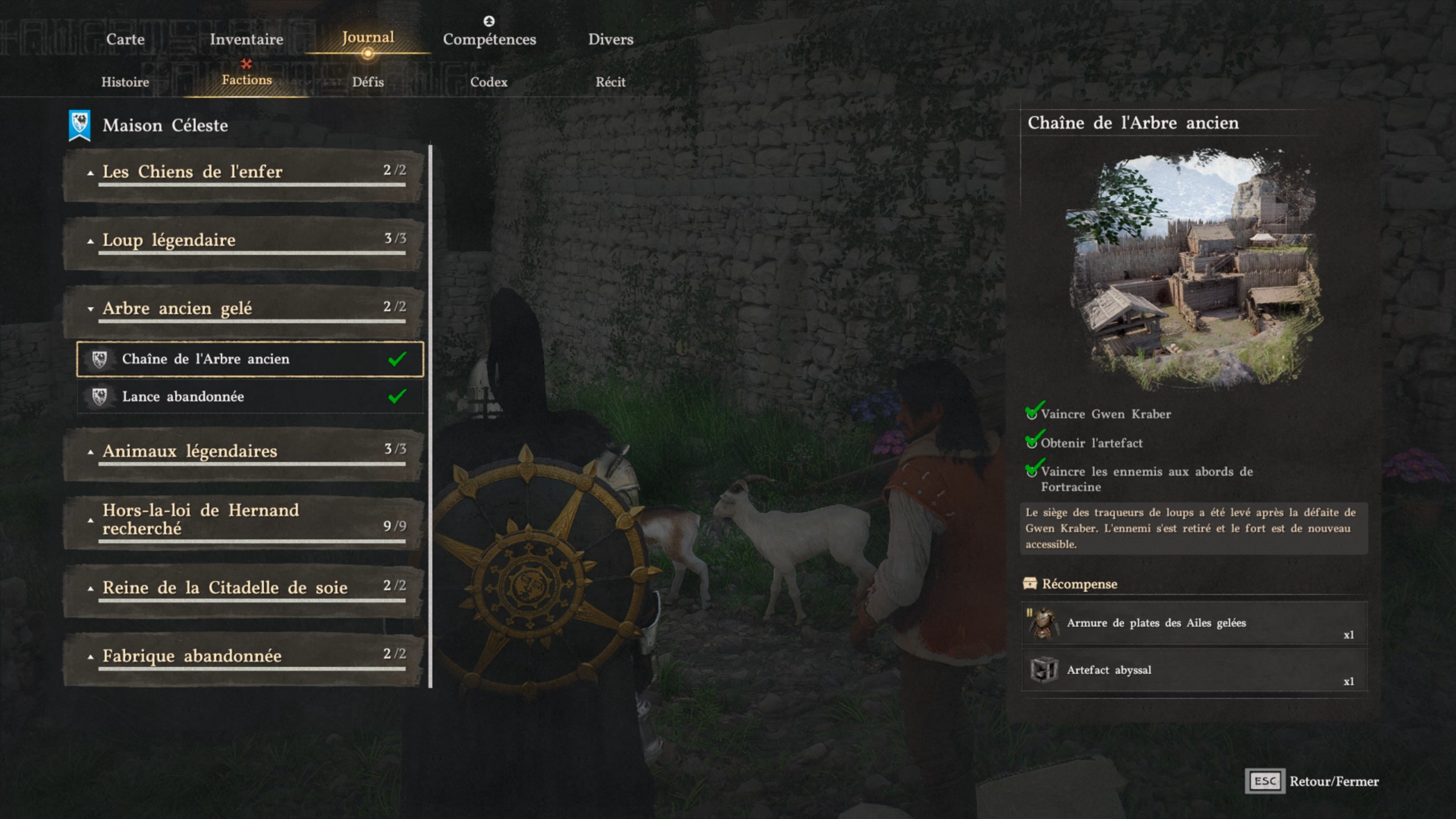This screenshot has height=819, width=1456.
Task: Click the Armure de plates reward item
Action: pyautogui.click(x=1193, y=623)
